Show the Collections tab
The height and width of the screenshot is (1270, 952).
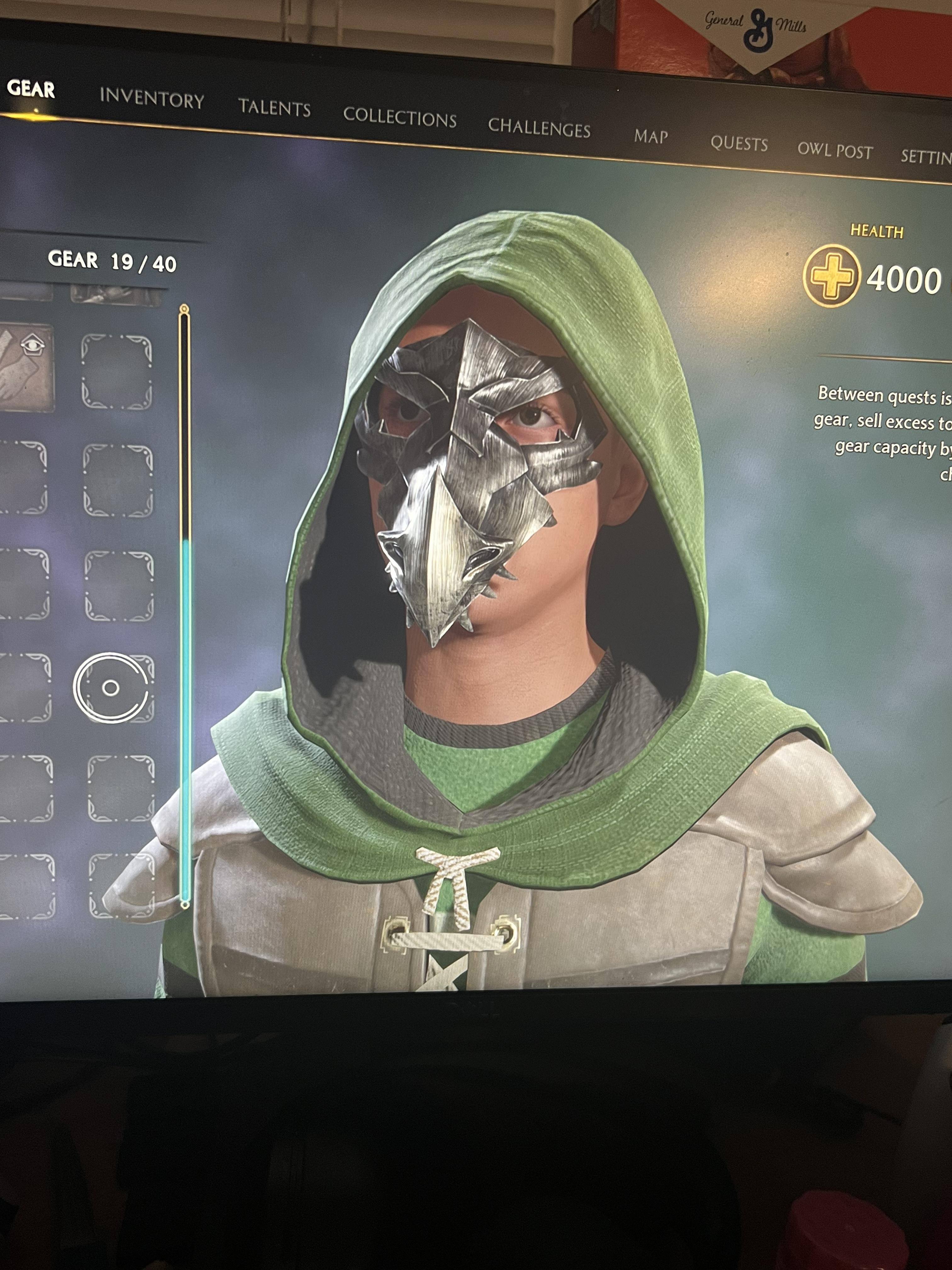(x=399, y=117)
